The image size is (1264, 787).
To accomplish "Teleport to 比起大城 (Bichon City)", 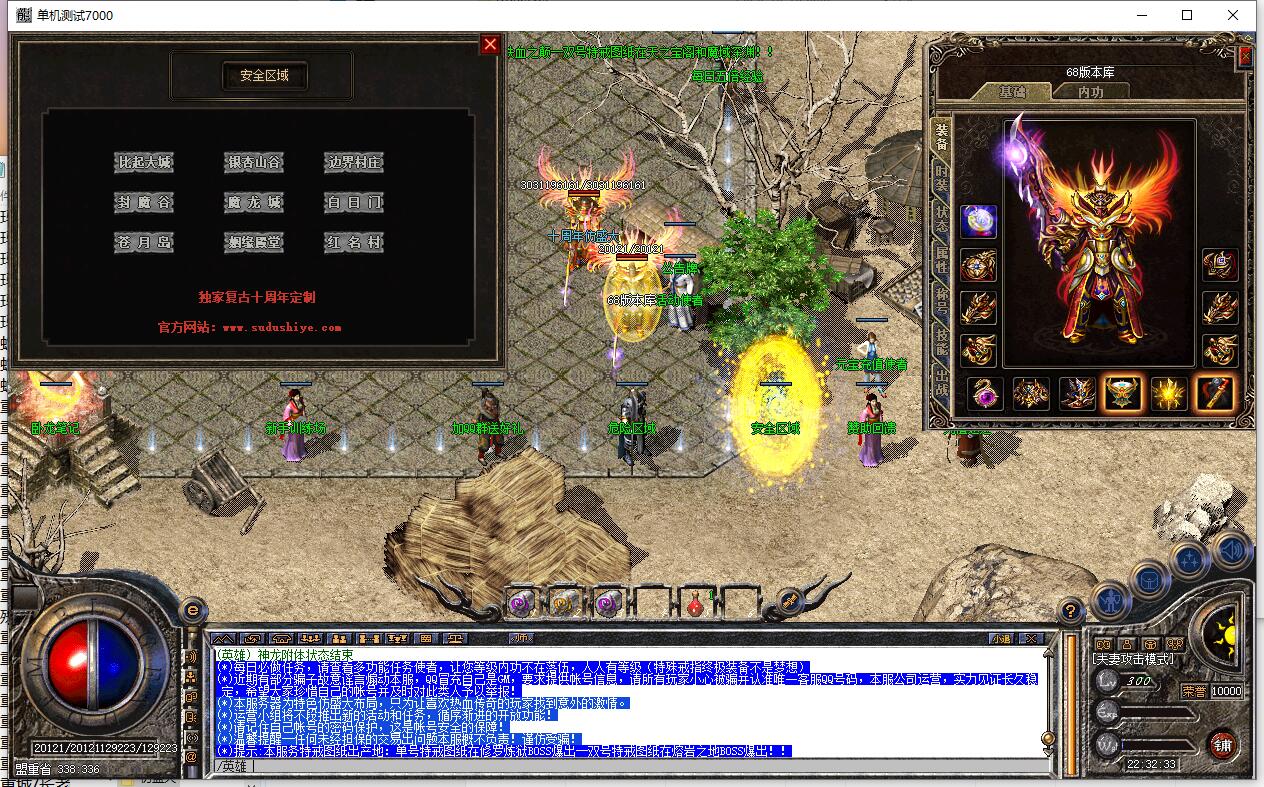I will click(x=145, y=162).
